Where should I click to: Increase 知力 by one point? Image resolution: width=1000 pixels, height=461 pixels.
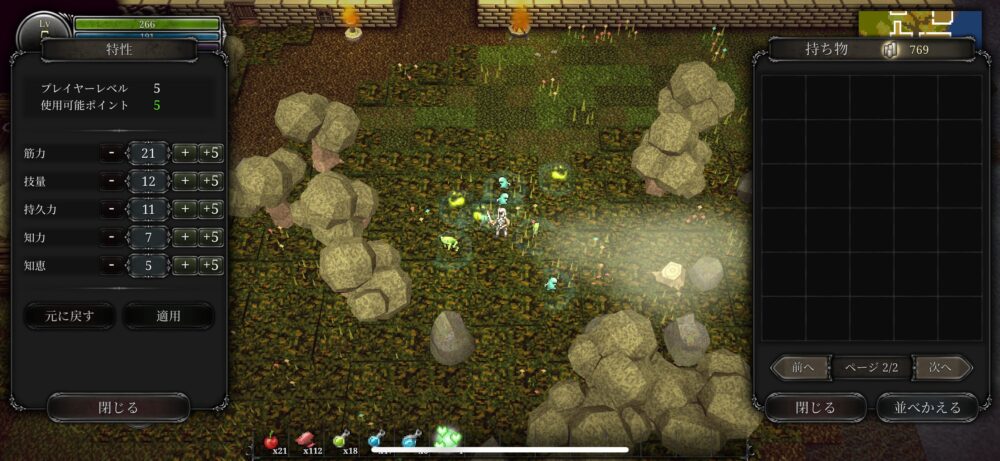(x=184, y=237)
